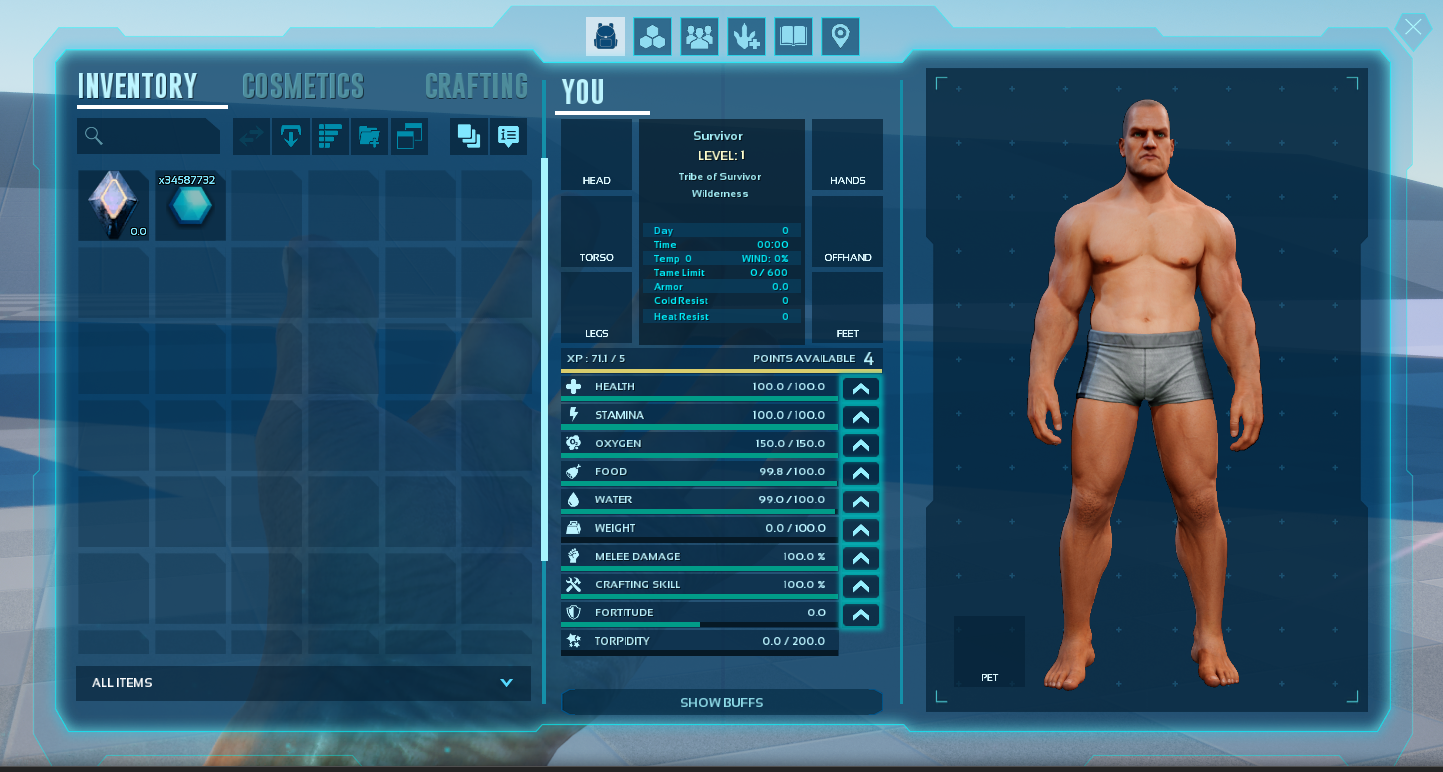
Task: Increase the Stamina stat
Action: [860, 417]
